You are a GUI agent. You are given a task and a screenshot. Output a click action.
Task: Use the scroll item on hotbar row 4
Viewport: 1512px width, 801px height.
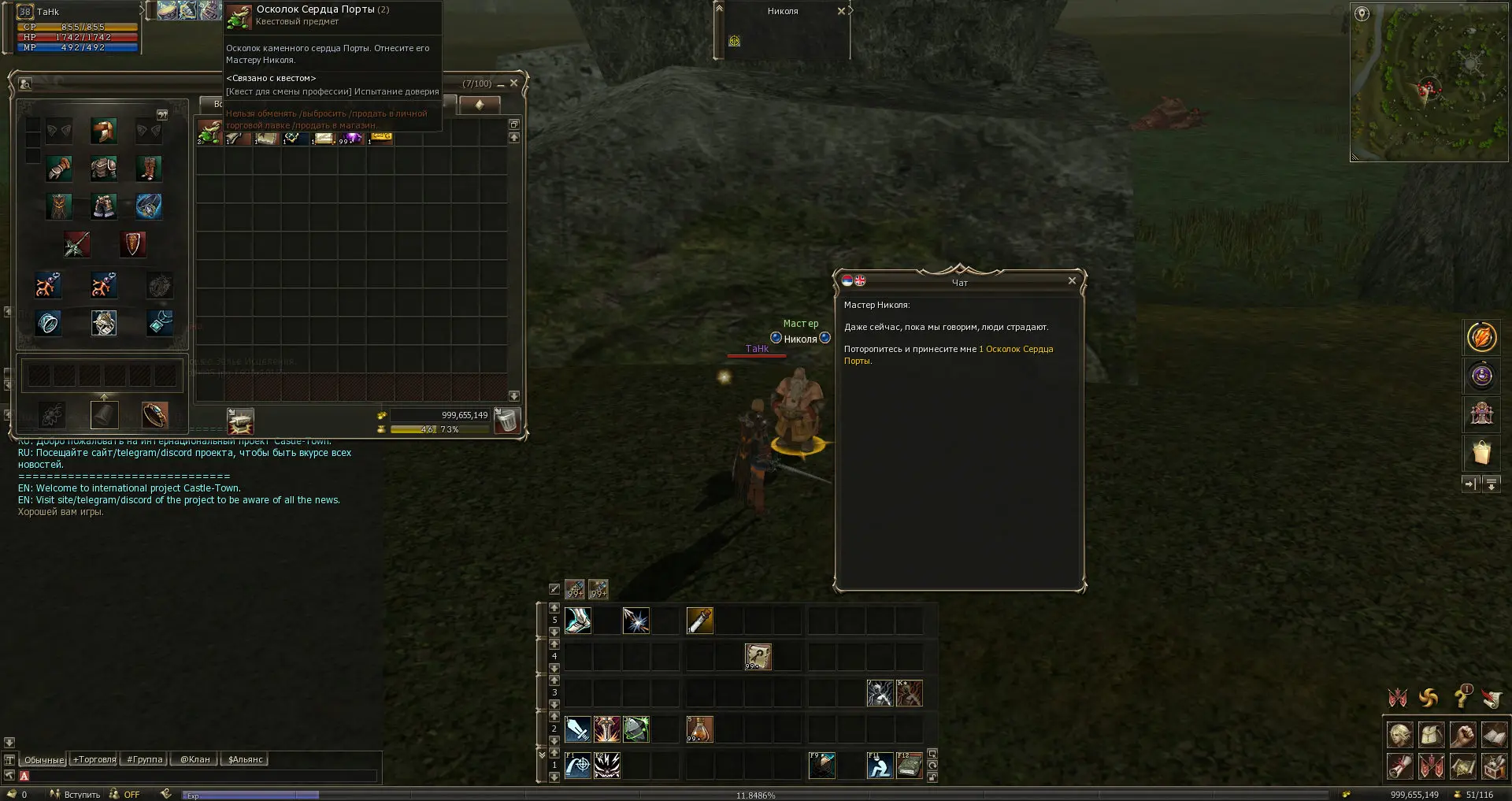pyautogui.click(x=758, y=657)
